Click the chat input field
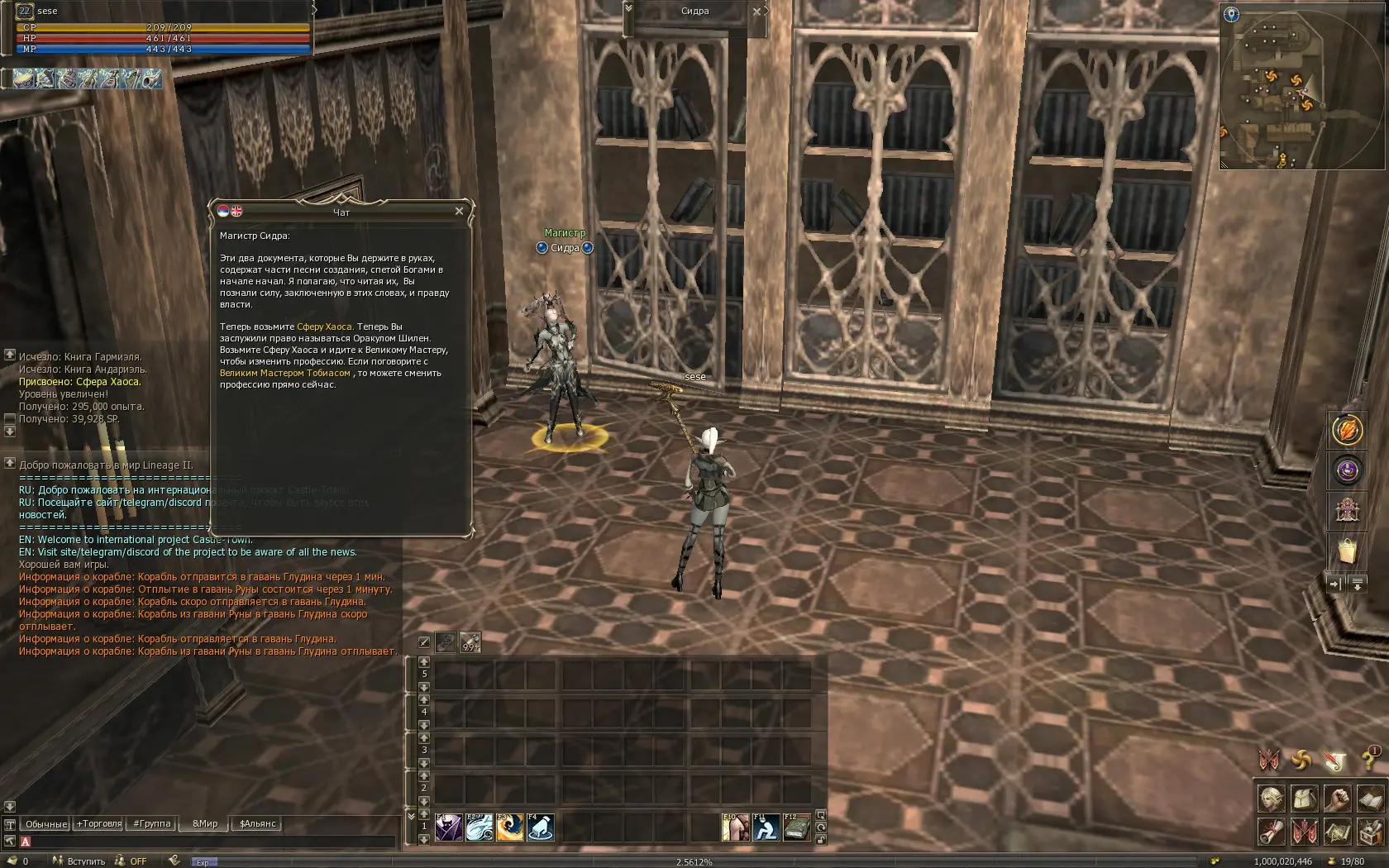The width and height of the screenshot is (1389, 868). [207, 842]
